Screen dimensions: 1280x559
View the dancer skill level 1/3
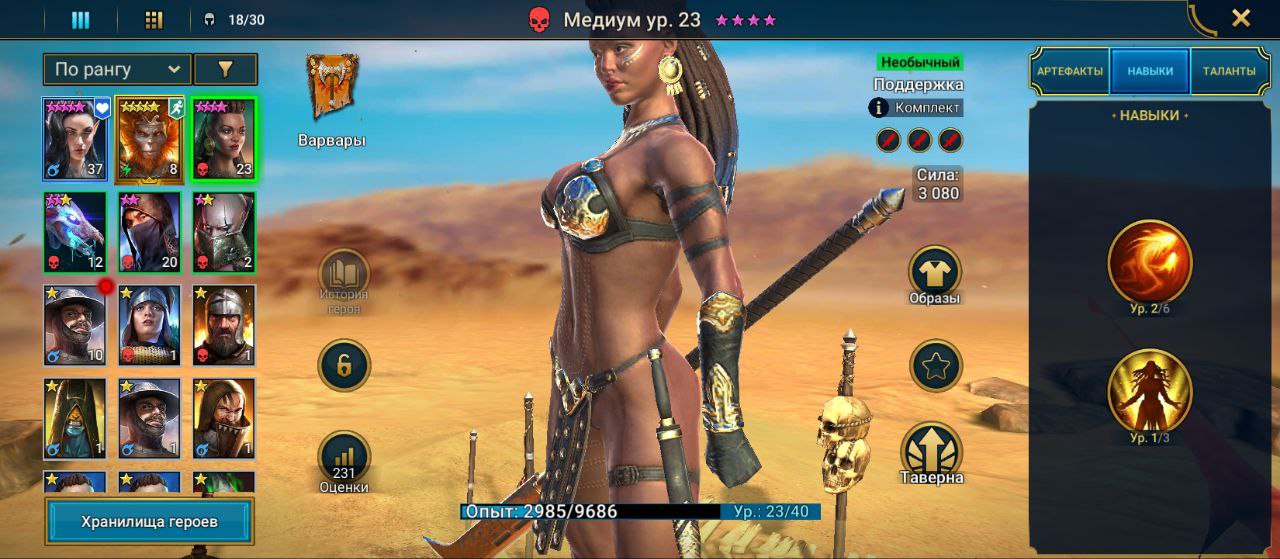[1150, 391]
